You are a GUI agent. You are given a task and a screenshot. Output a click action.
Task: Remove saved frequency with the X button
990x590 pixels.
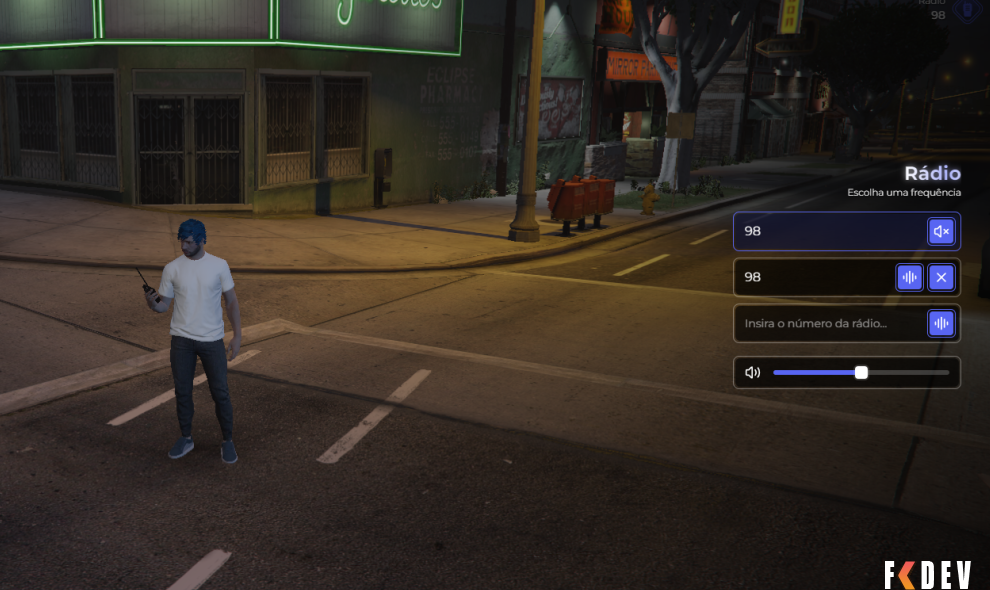(x=940, y=277)
